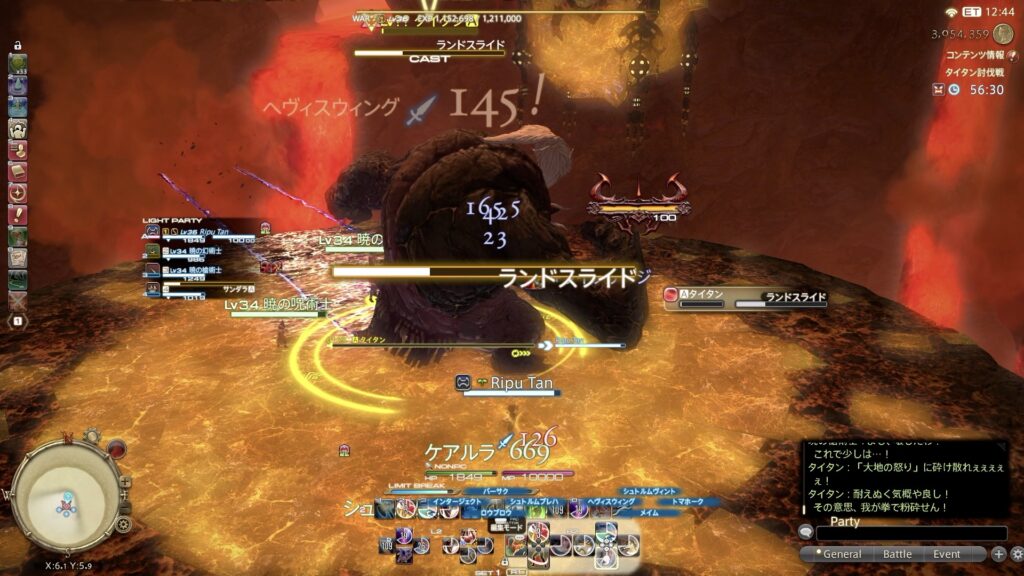This screenshot has height=576, width=1024.
Task: Switch to the Battle chat tab
Action: coord(898,554)
